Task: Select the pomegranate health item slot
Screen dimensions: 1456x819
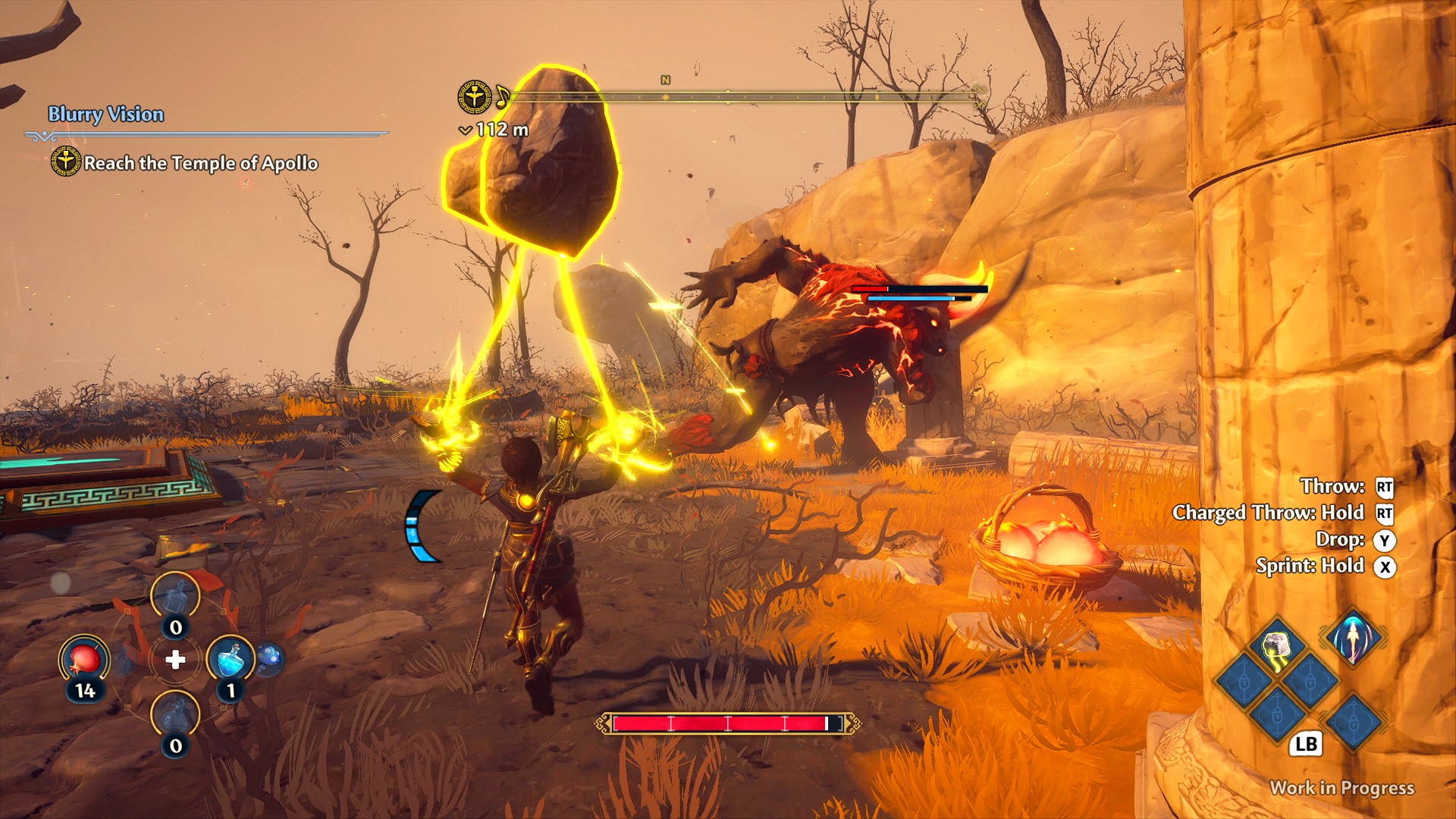Action: tap(84, 658)
